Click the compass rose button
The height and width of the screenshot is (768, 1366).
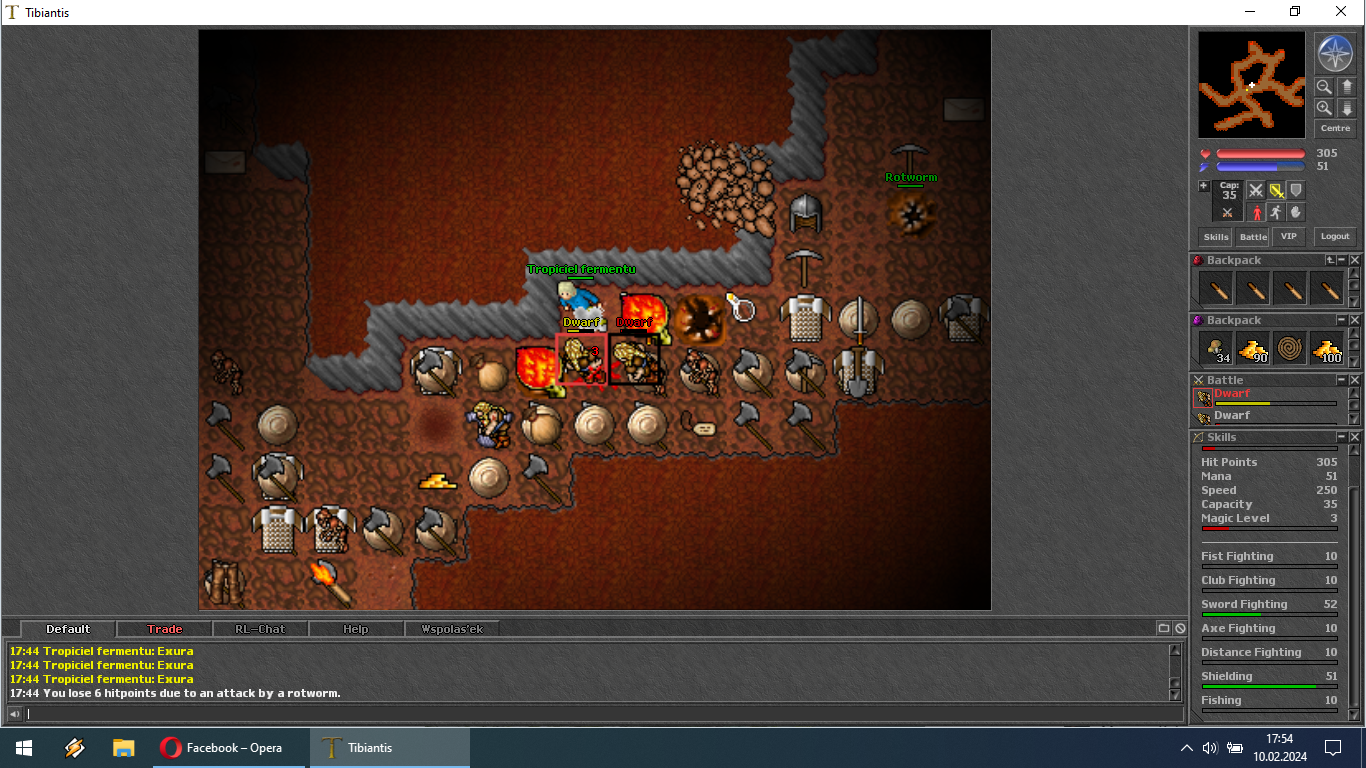click(x=1334, y=53)
